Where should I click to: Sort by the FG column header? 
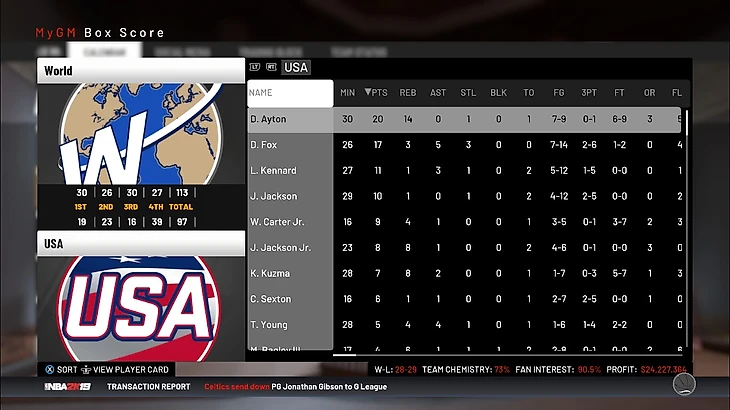click(x=559, y=93)
